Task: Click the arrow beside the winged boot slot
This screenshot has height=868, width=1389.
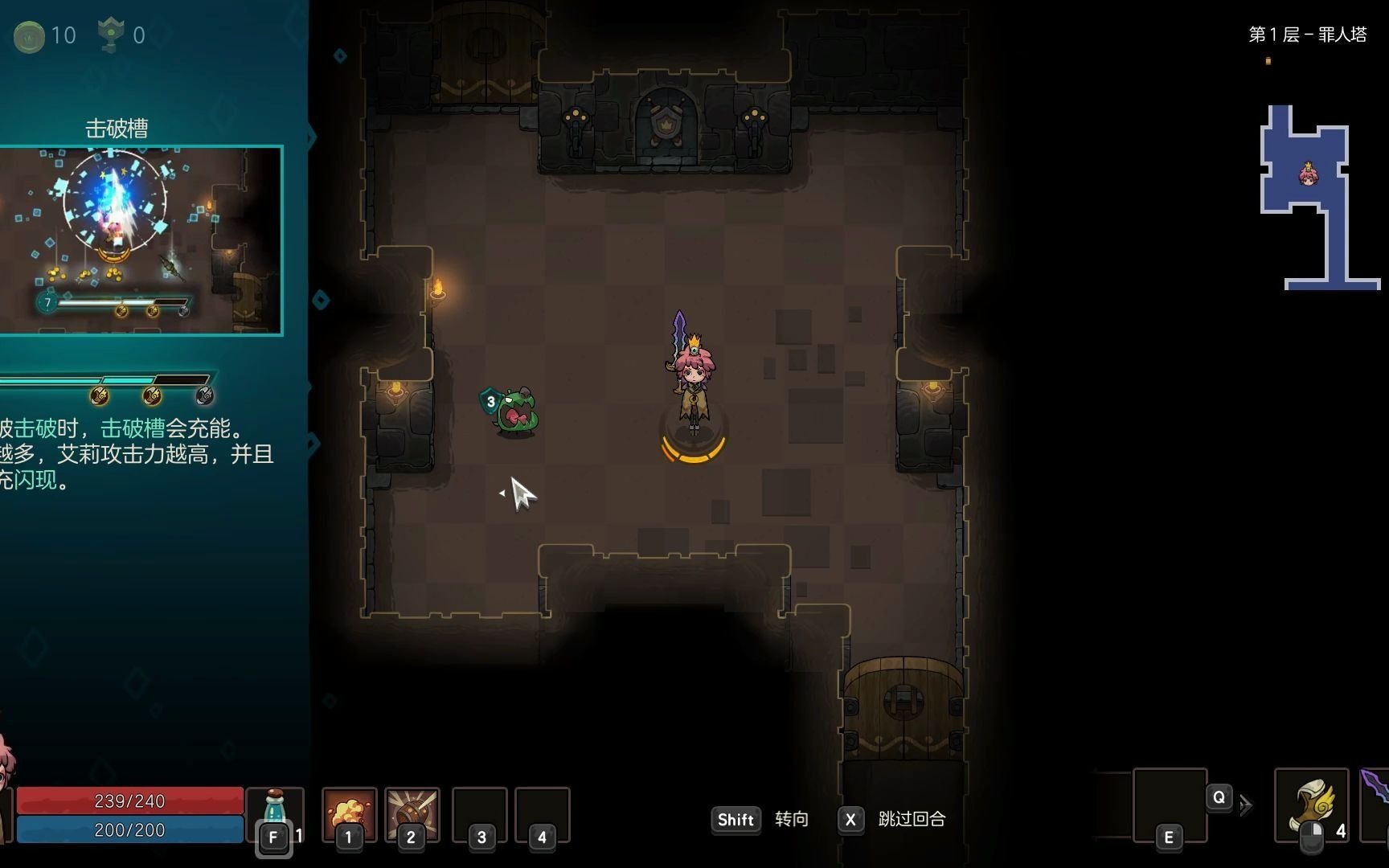Action: click(1246, 805)
